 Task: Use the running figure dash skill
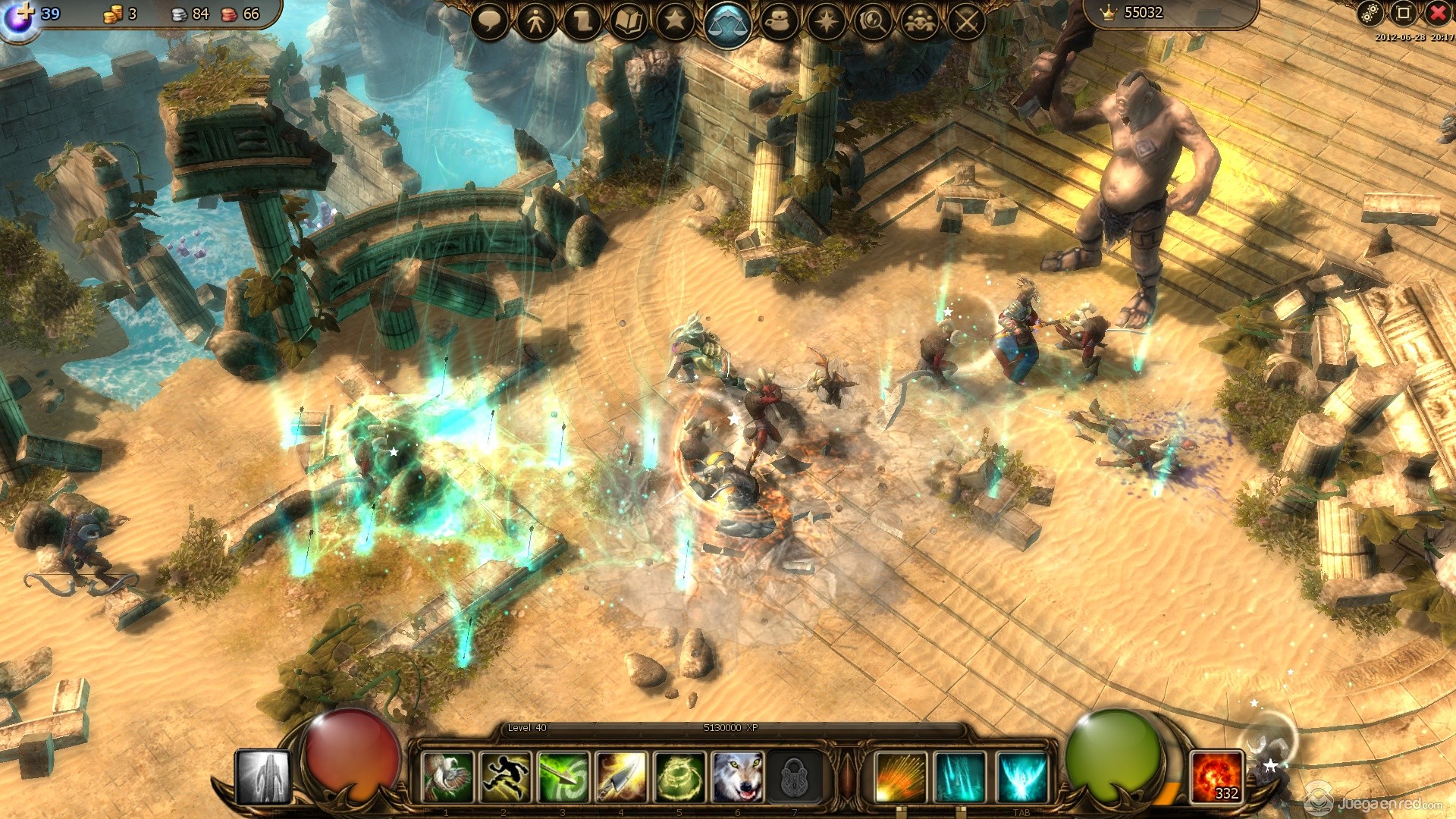coord(506,777)
